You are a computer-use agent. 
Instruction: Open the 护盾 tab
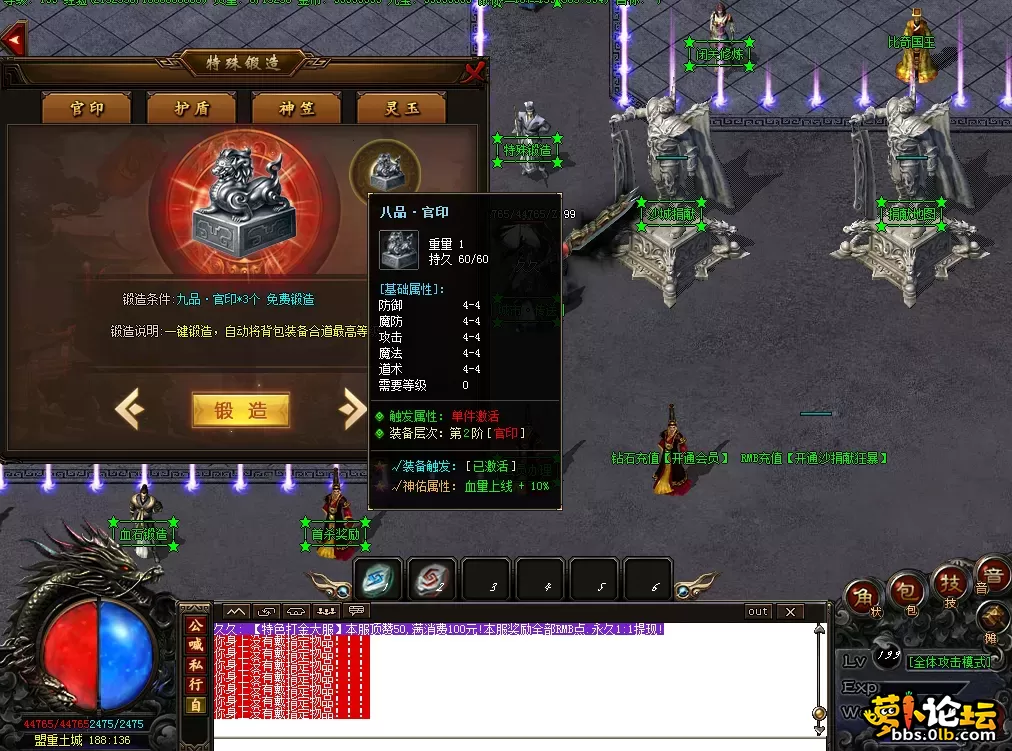point(191,108)
